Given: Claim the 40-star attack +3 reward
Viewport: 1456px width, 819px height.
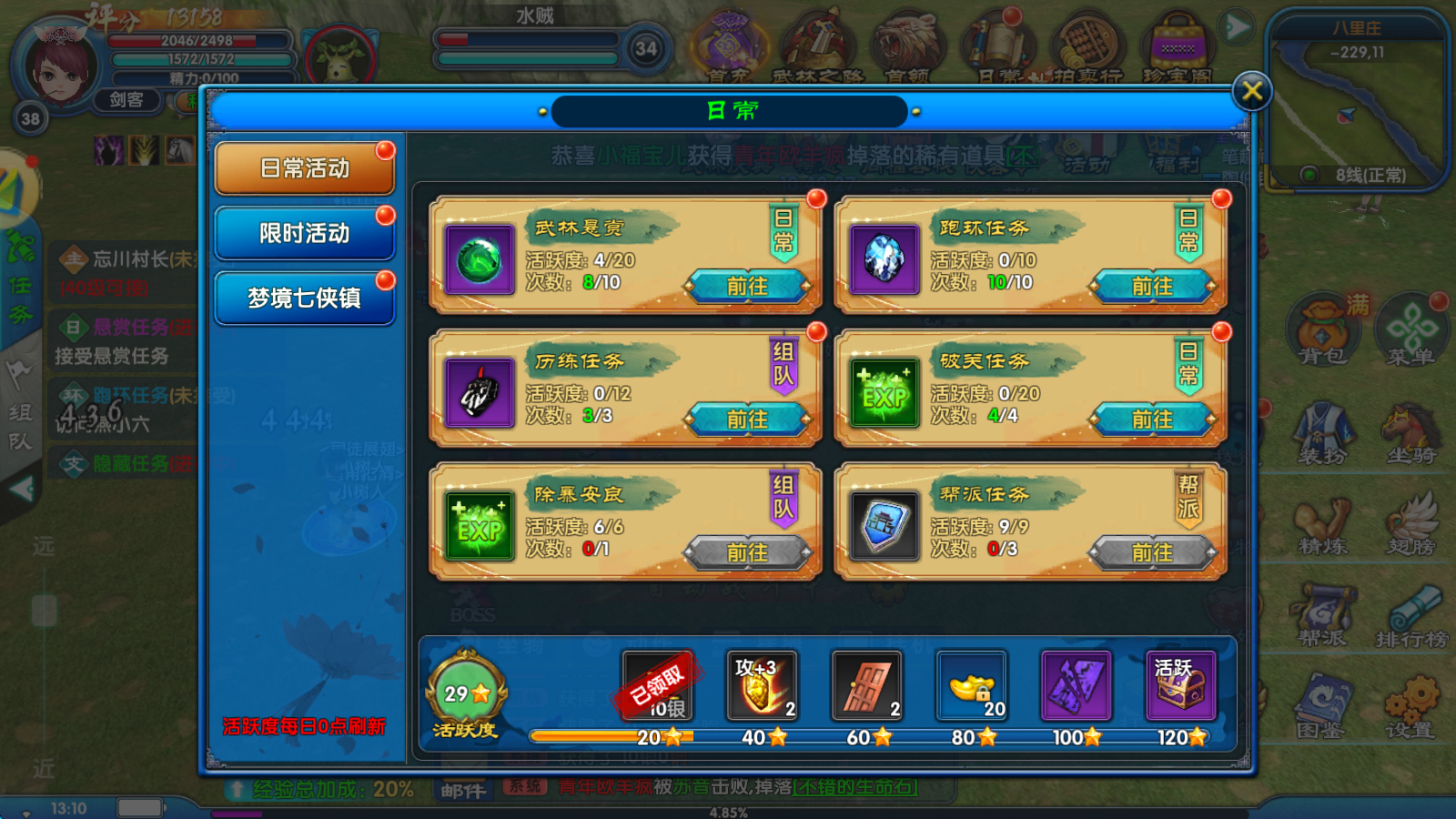Looking at the screenshot, I should 762,685.
